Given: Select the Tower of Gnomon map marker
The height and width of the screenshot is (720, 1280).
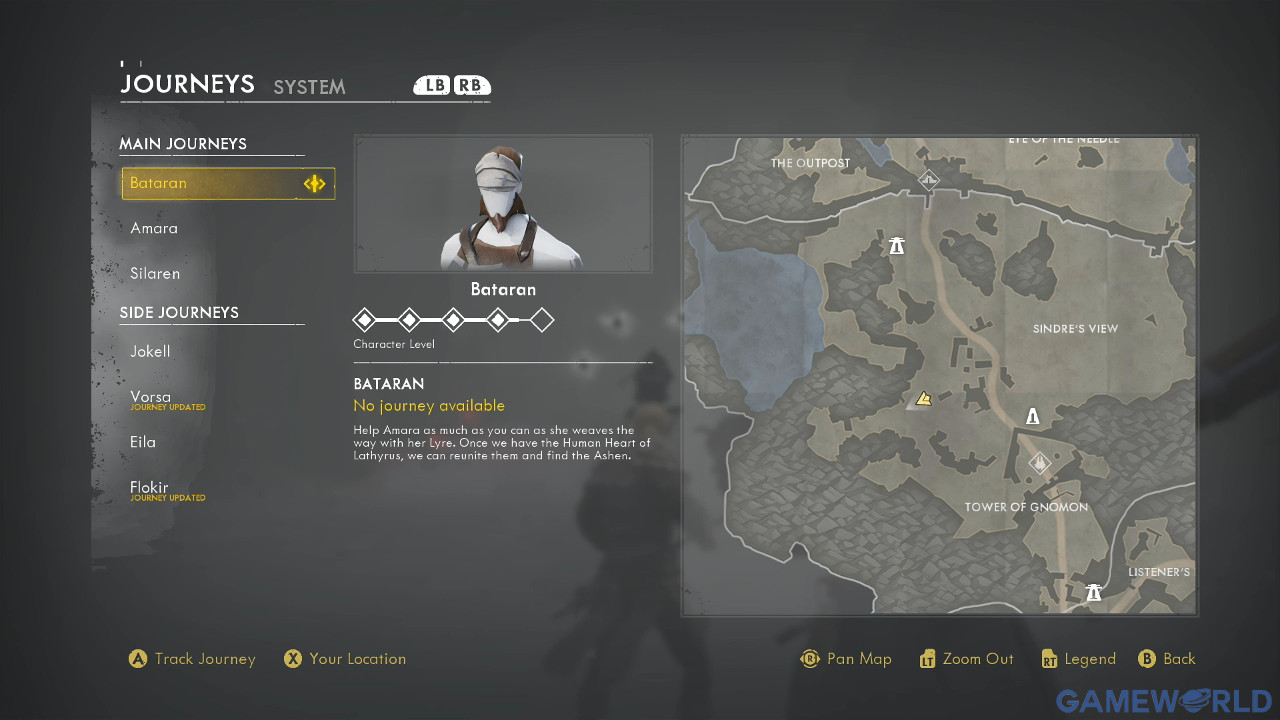Looking at the screenshot, I should [1041, 464].
